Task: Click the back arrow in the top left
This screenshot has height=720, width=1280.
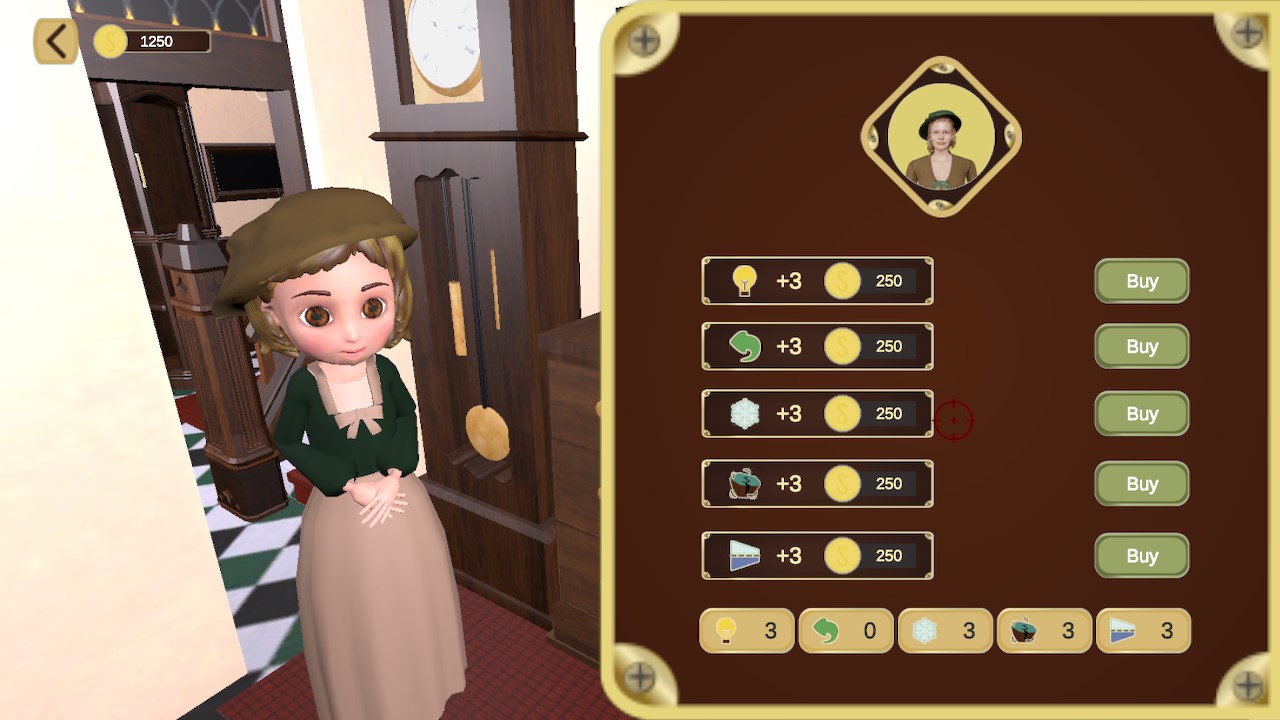Action: click(x=54, y=42)
